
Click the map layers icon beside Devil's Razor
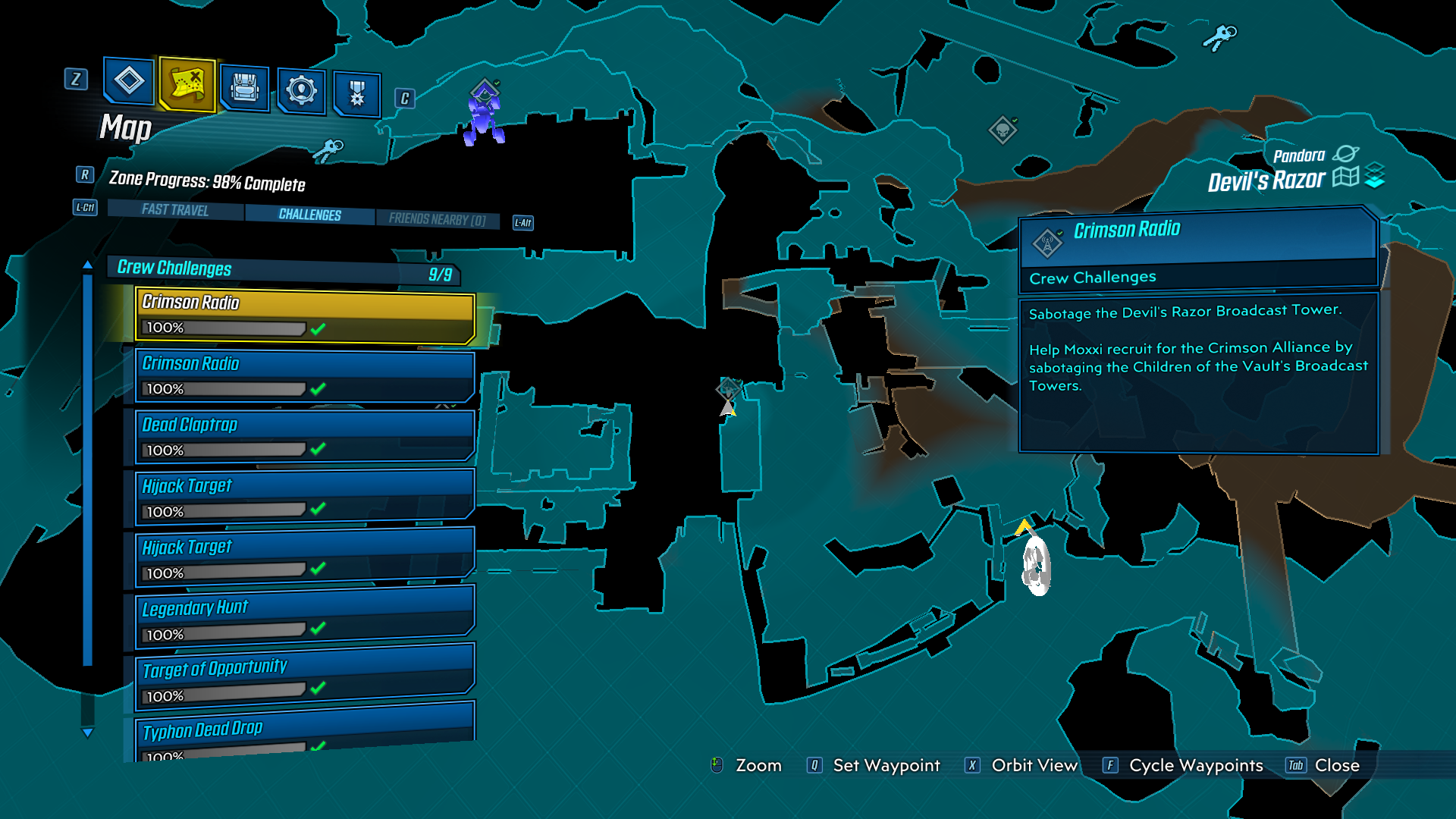pyautogui.click(x=1374, y=176)
